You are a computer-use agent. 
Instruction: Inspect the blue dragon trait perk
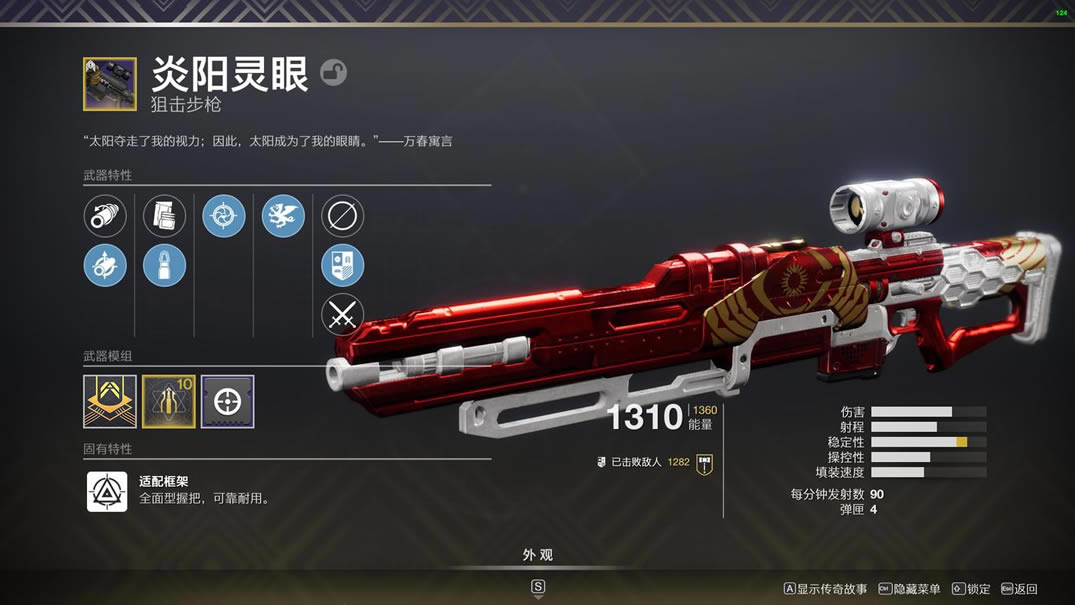coord(283,216)
